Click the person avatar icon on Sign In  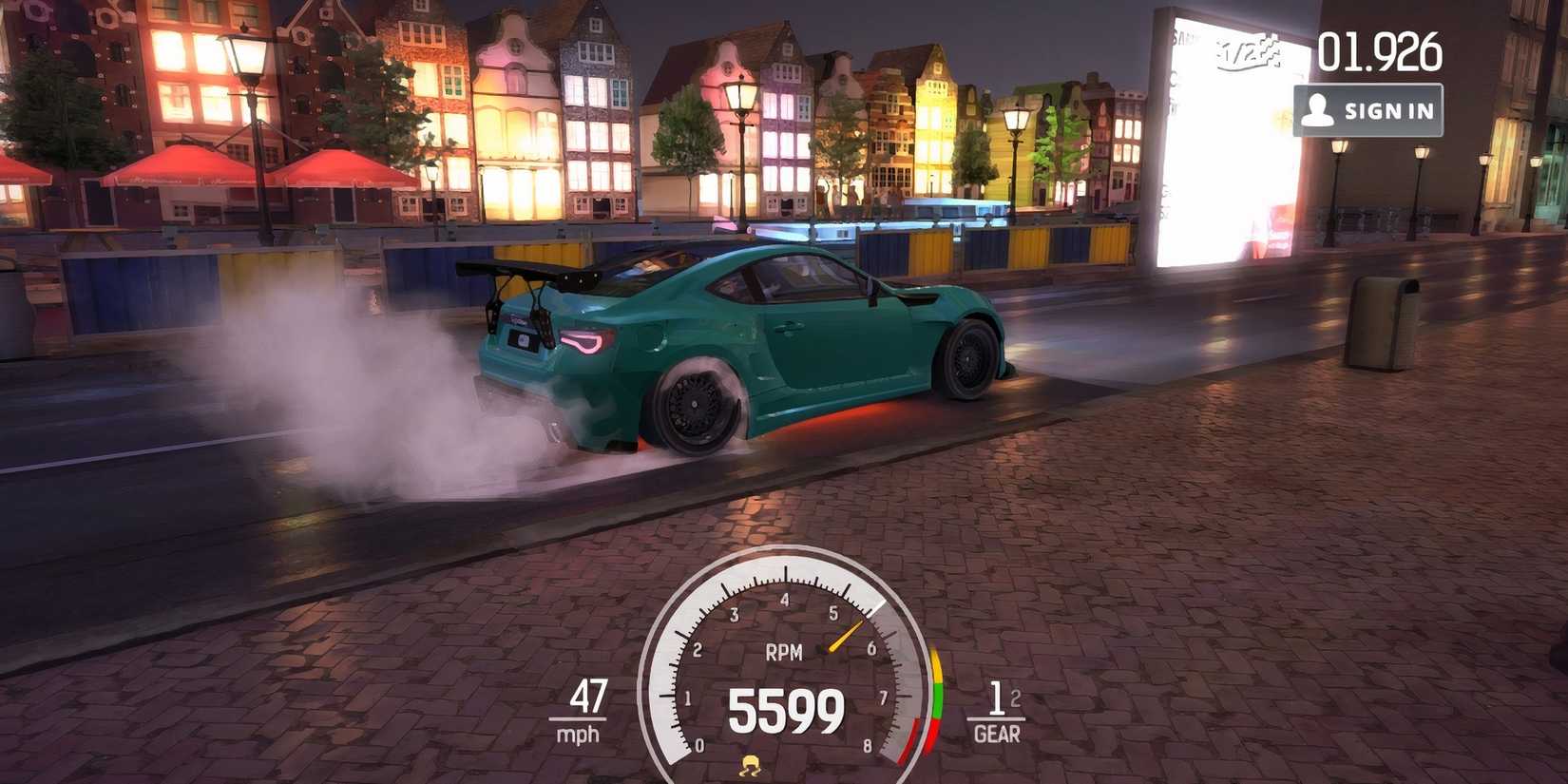coord(1321,107)
